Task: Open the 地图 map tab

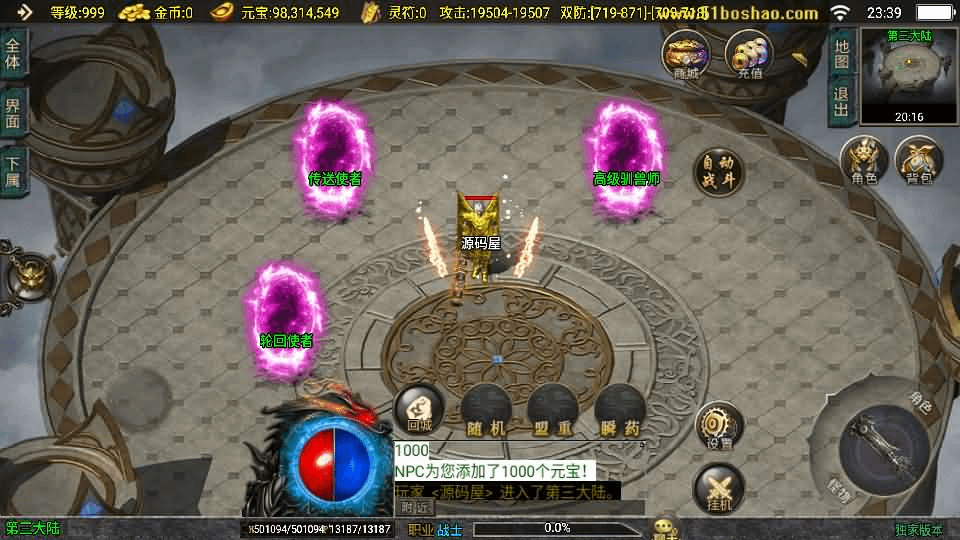Action: coord(842,53)
